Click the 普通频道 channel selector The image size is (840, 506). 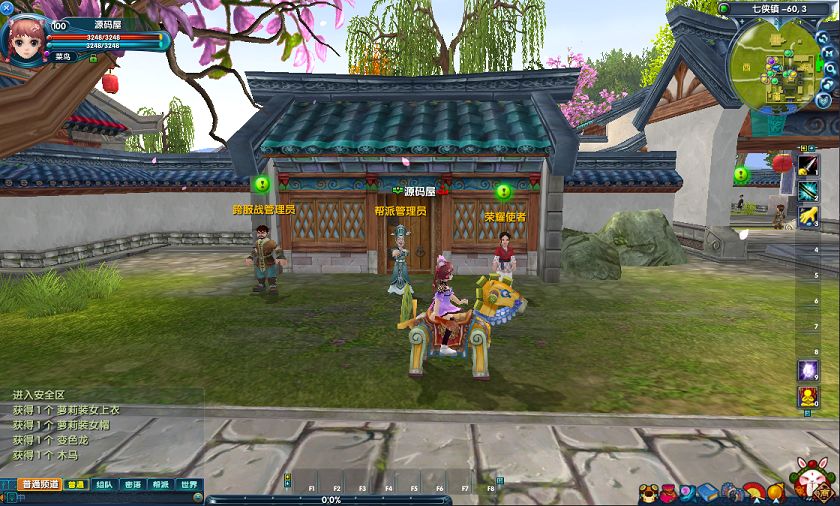(x=38, y=485)
